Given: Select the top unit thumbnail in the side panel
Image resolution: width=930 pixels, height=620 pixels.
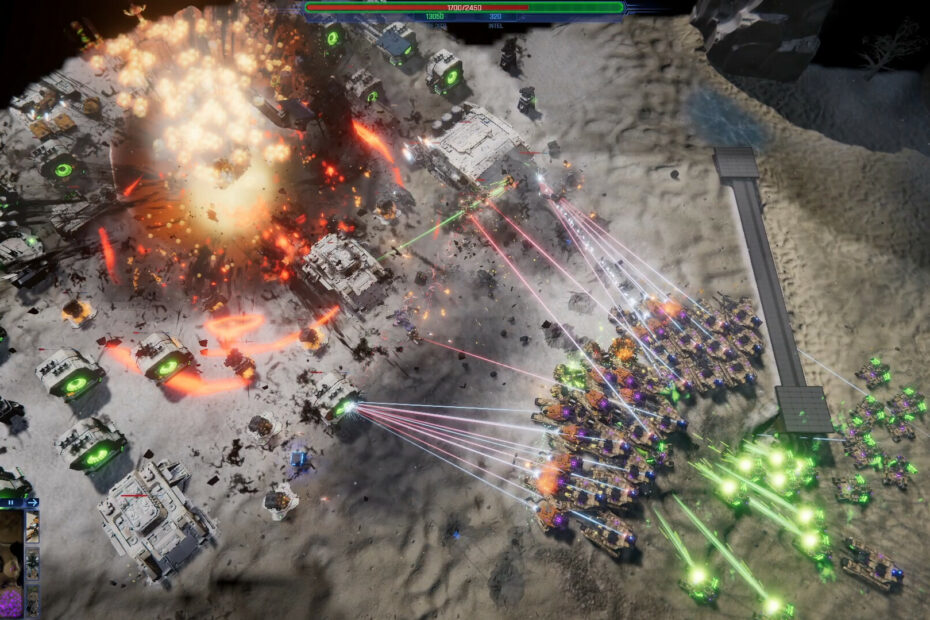Looking at the screenshot, I should coord(32,527).
